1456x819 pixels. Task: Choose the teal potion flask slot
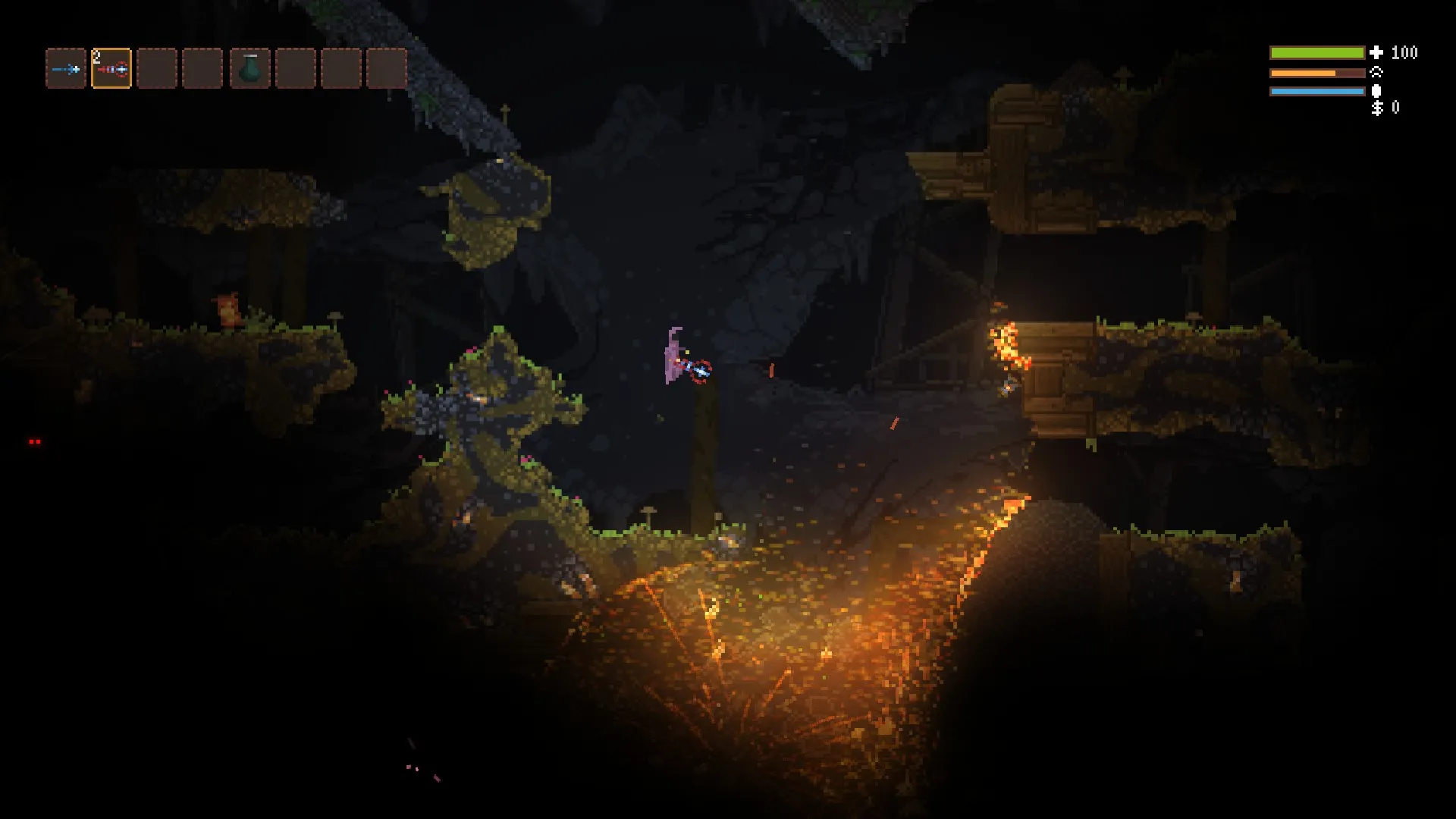click(249, 69)
